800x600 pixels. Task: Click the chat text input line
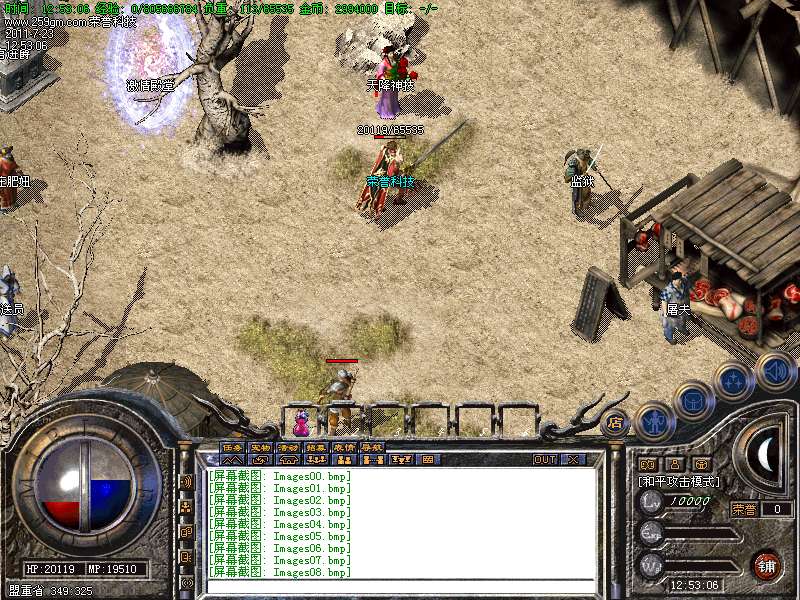click(400, 585)
